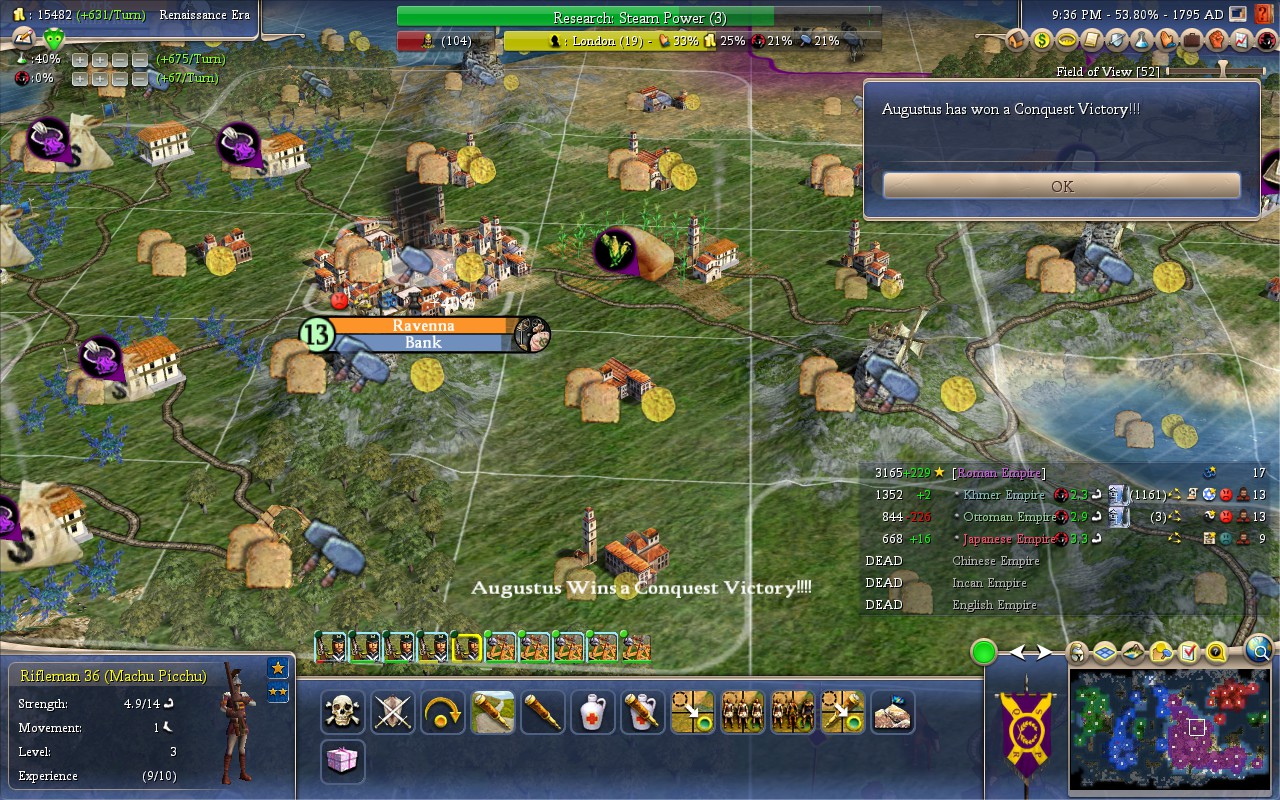Image resolution: width=1280 pixels, height=800 pixels.
Task: Toggle the grid overlay beside the minimap
Action: point(1104,652)
